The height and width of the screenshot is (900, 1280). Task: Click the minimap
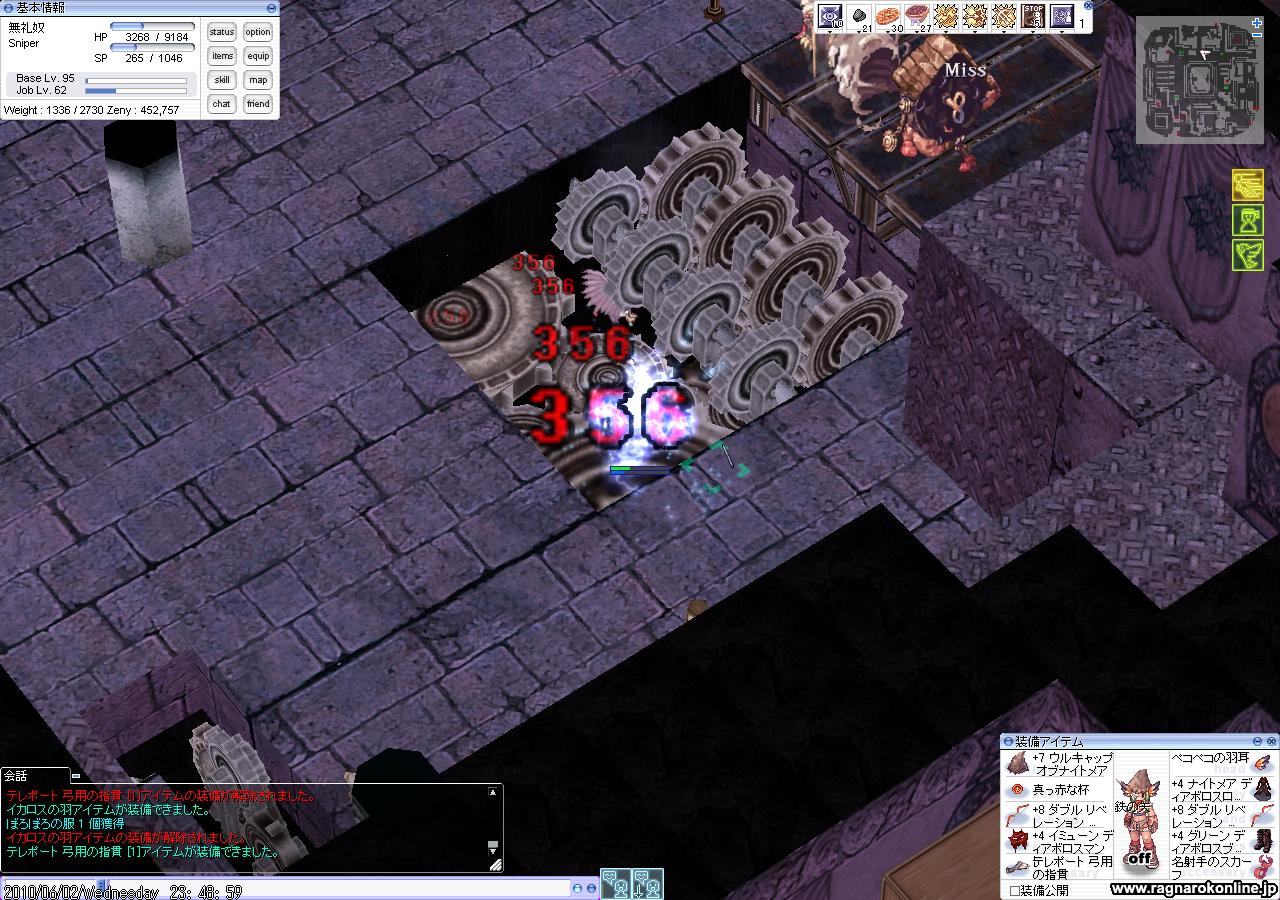1194,80
